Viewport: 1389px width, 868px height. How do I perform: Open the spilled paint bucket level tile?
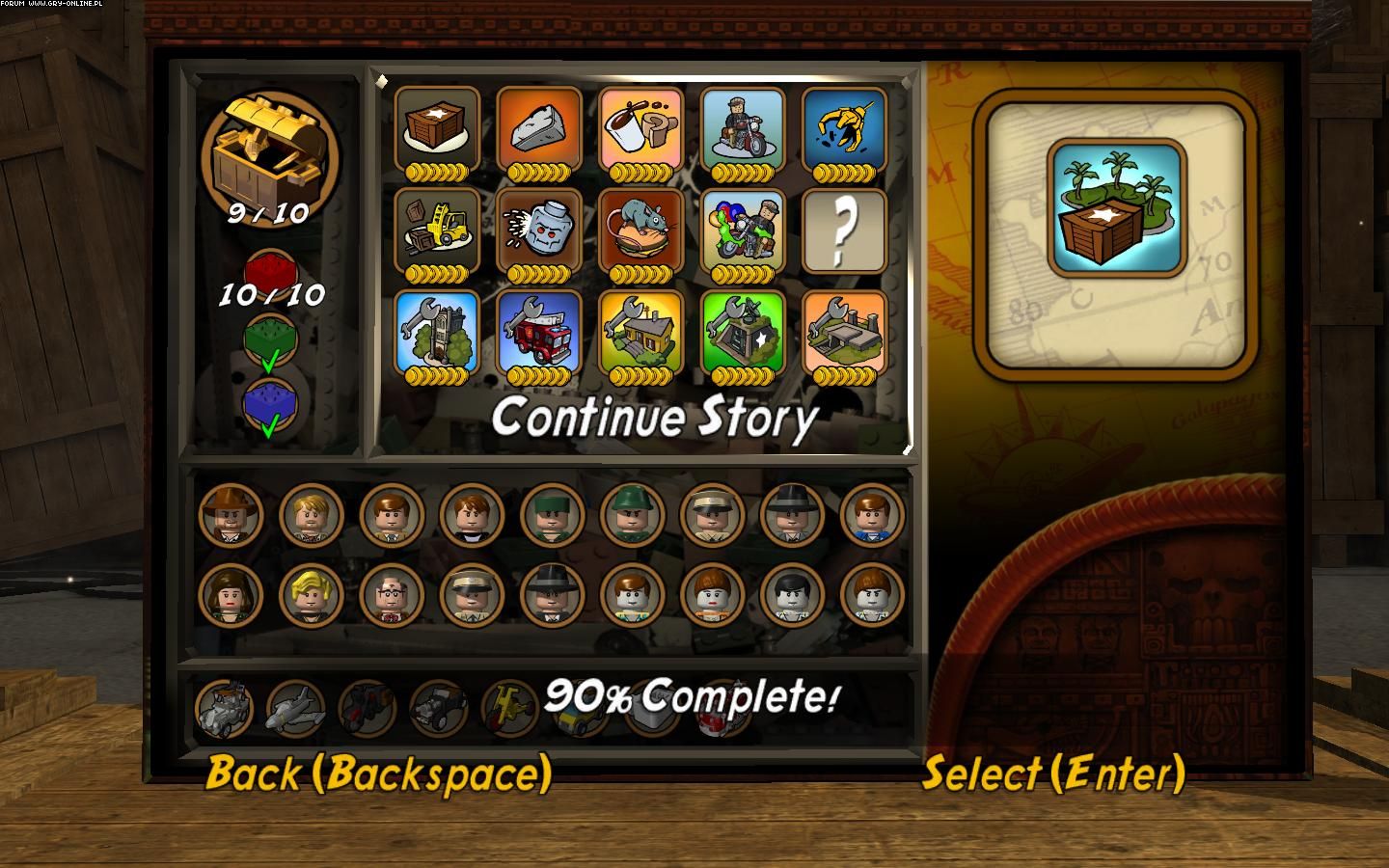(641, 128)
